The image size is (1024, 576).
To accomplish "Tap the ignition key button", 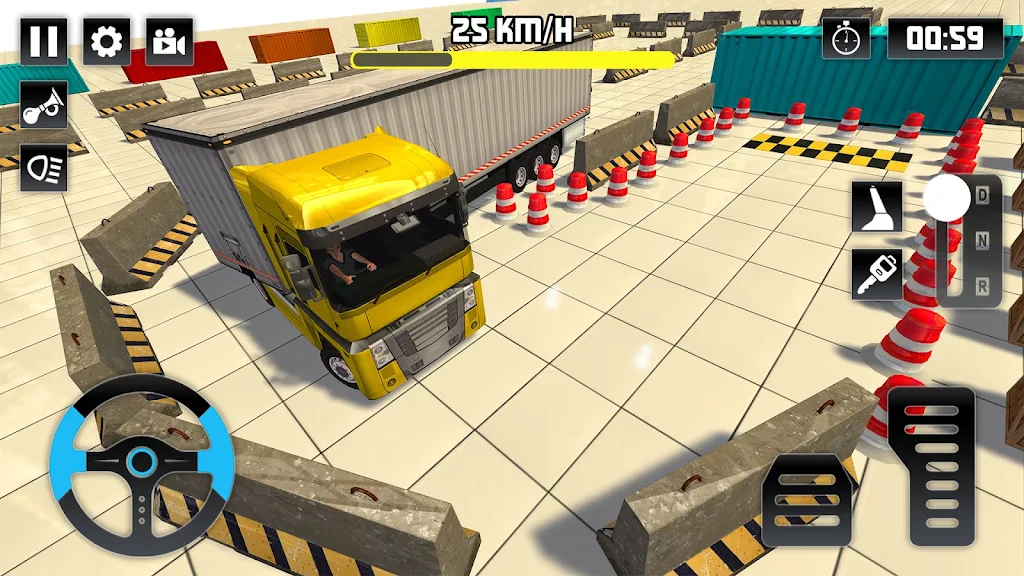I will point(877,273).
